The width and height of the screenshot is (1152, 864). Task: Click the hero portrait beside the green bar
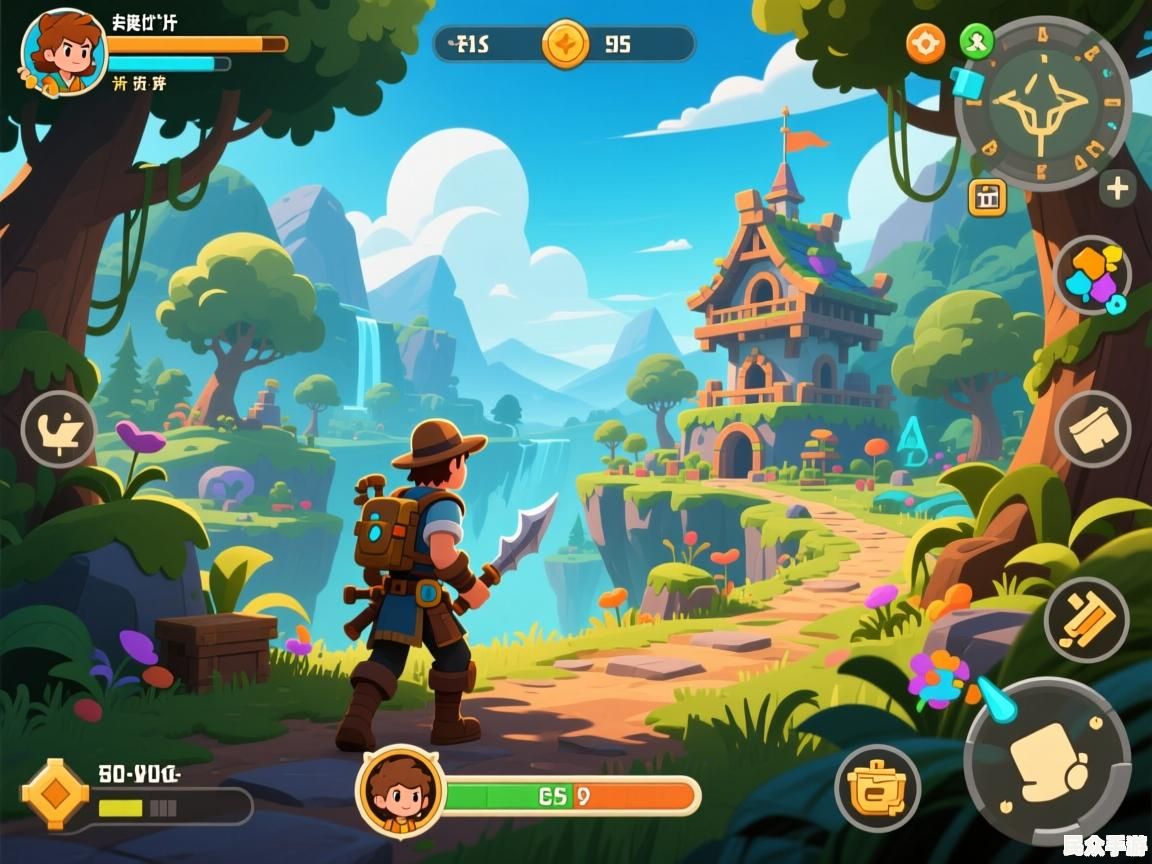400,790
